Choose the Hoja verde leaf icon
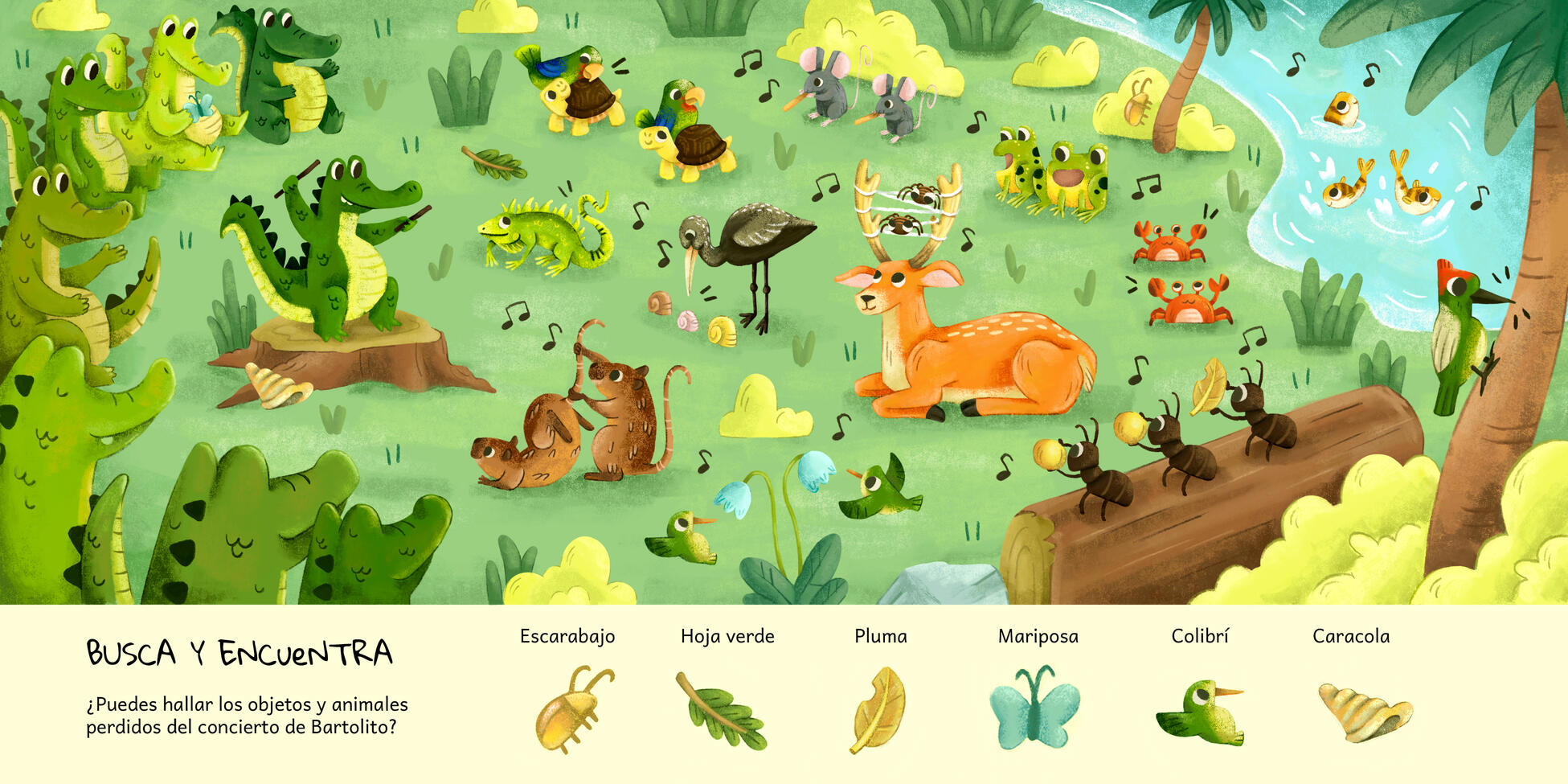Viewport: 1568px width, 784px height. click(721, 712)
